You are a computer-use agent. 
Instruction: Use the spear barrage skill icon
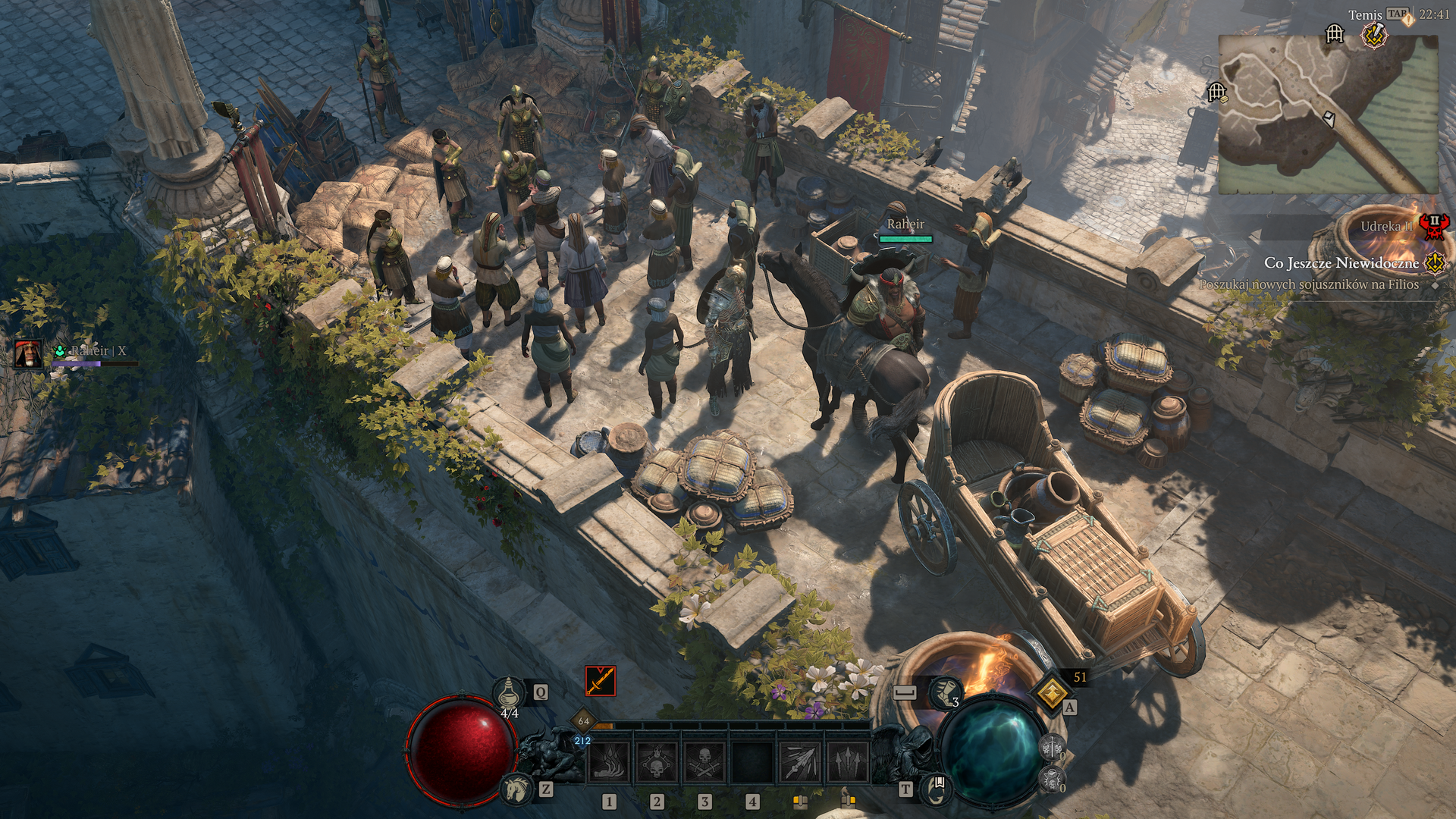800,761
